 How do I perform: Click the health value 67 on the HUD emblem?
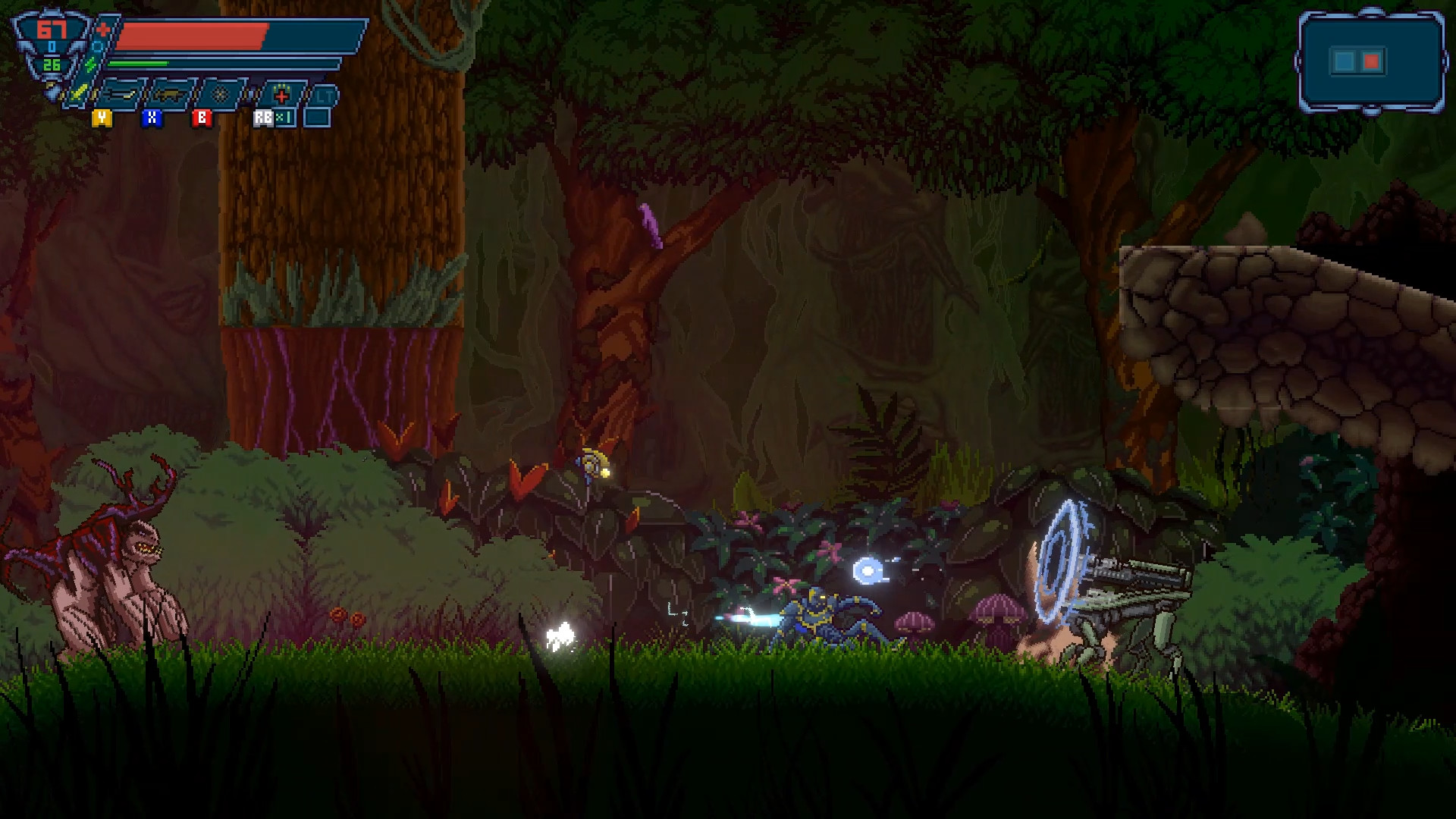52,30
